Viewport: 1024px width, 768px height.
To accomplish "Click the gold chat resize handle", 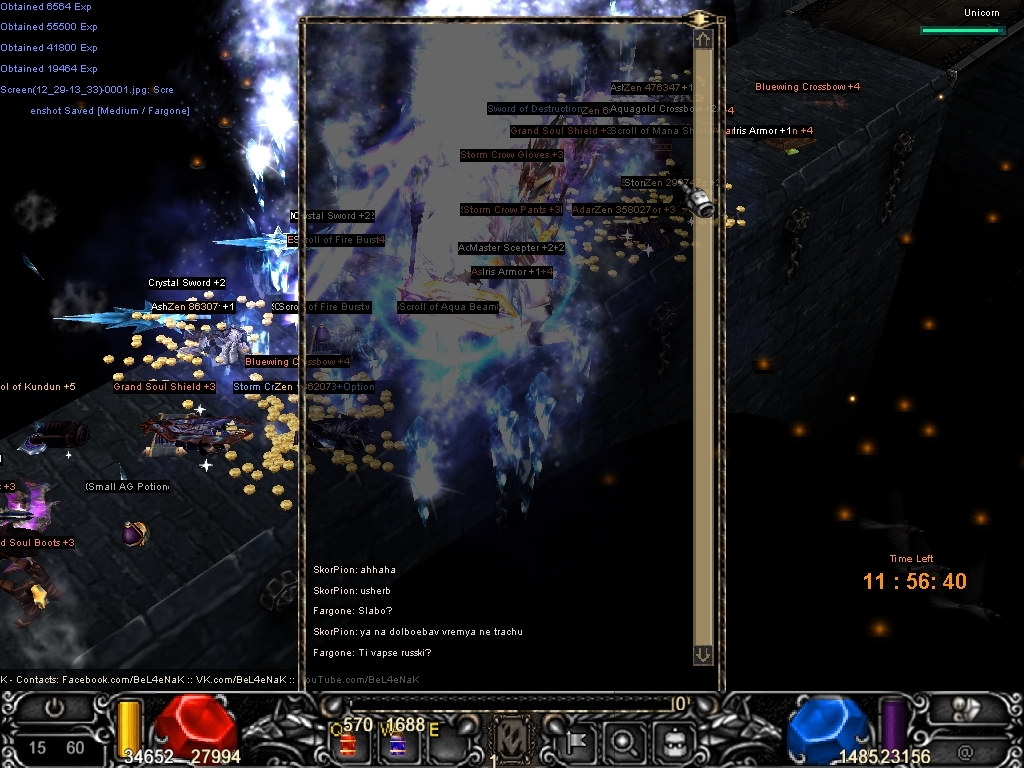I will [700, 18].
